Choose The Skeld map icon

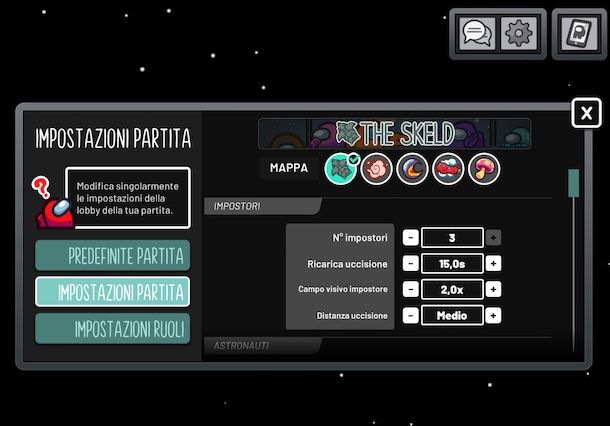(x=343, y=167)
